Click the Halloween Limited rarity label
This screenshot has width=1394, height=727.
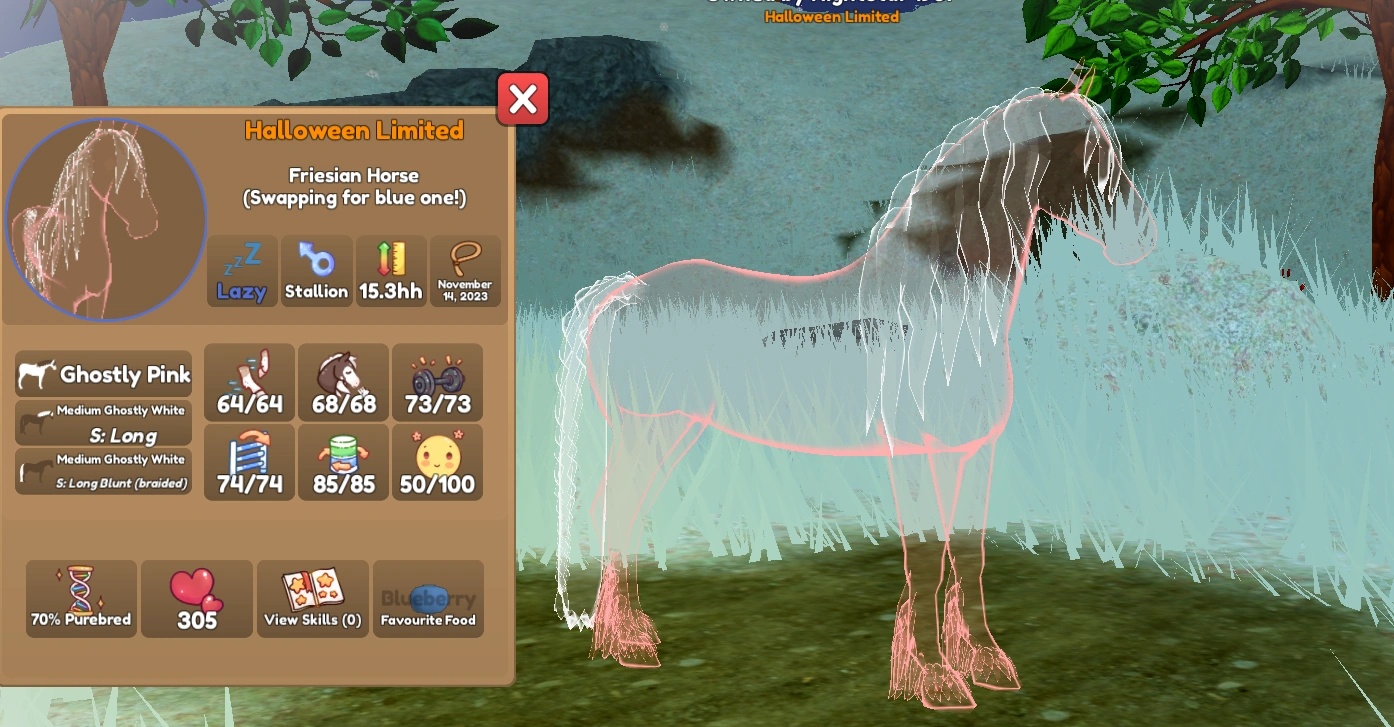point(354,130)
